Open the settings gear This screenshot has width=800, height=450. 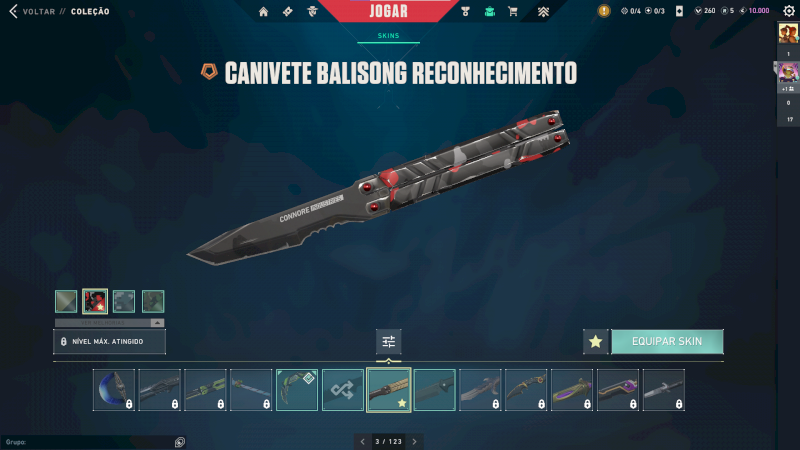(788, 11)
